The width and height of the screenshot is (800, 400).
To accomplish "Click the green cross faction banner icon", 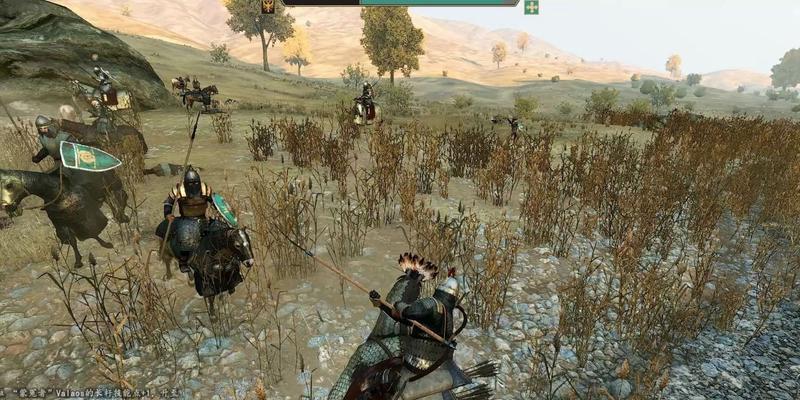I will click(531, 7).
